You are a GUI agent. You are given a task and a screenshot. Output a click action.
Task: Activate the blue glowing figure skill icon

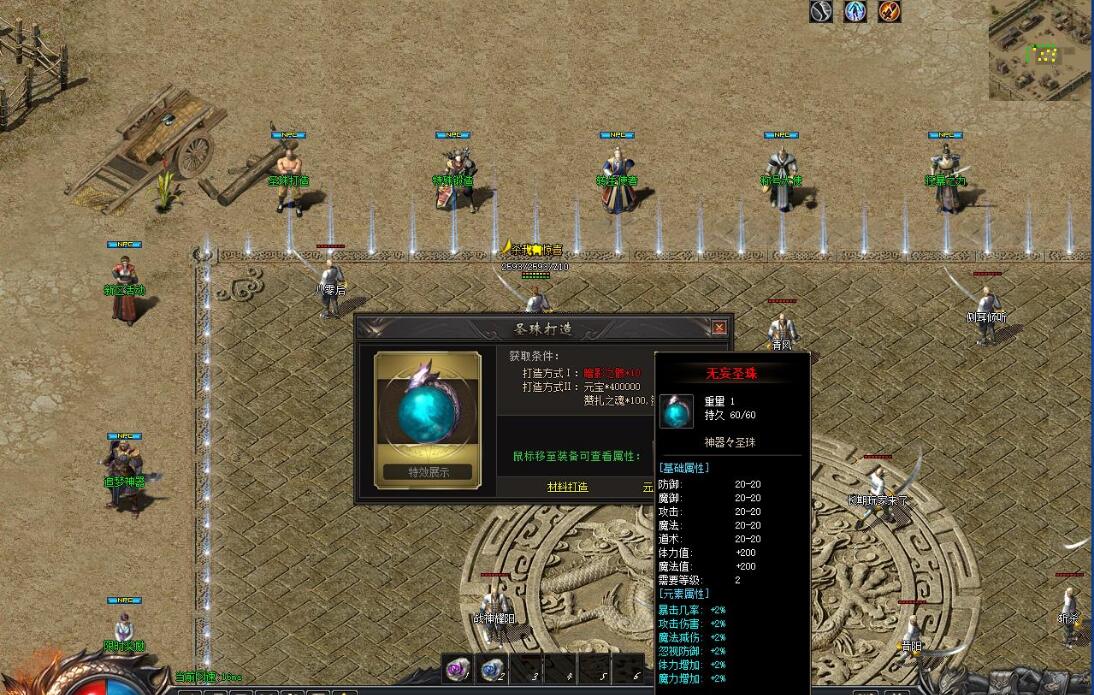click(855, 11)
